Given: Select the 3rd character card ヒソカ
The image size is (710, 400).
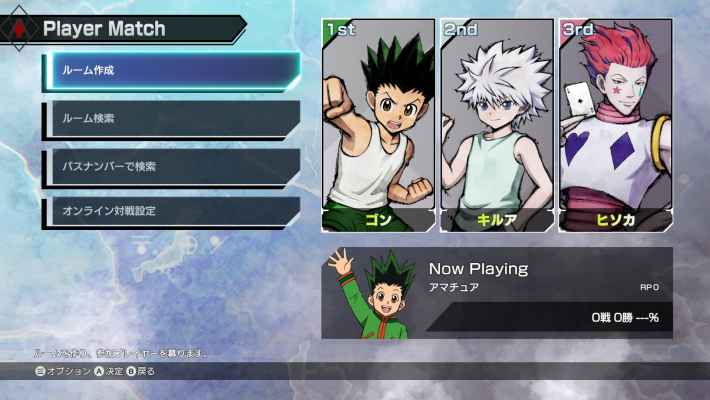Looking at the screenshot, I should [614, 126].
